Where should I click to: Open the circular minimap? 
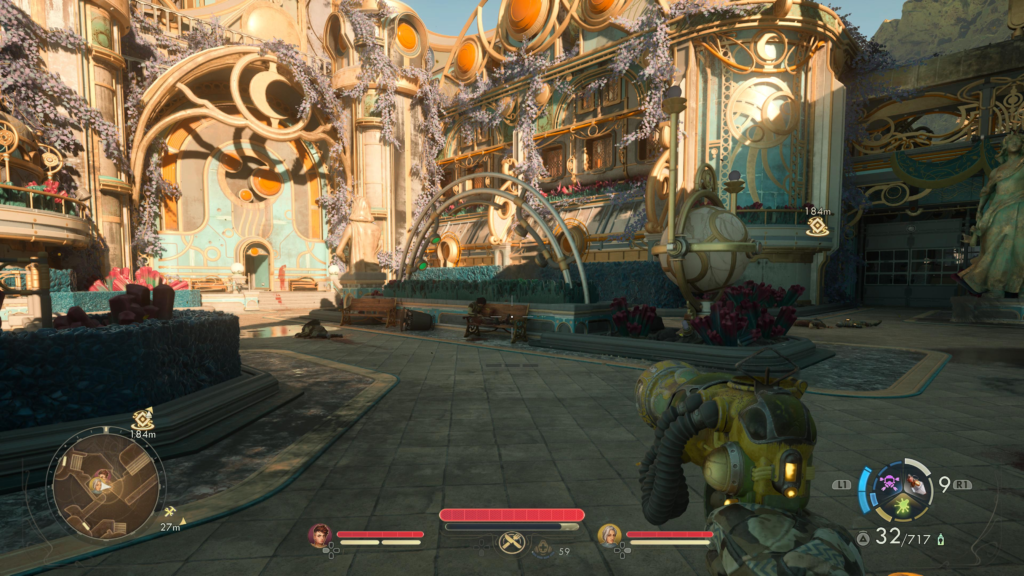tap(105, 486)
